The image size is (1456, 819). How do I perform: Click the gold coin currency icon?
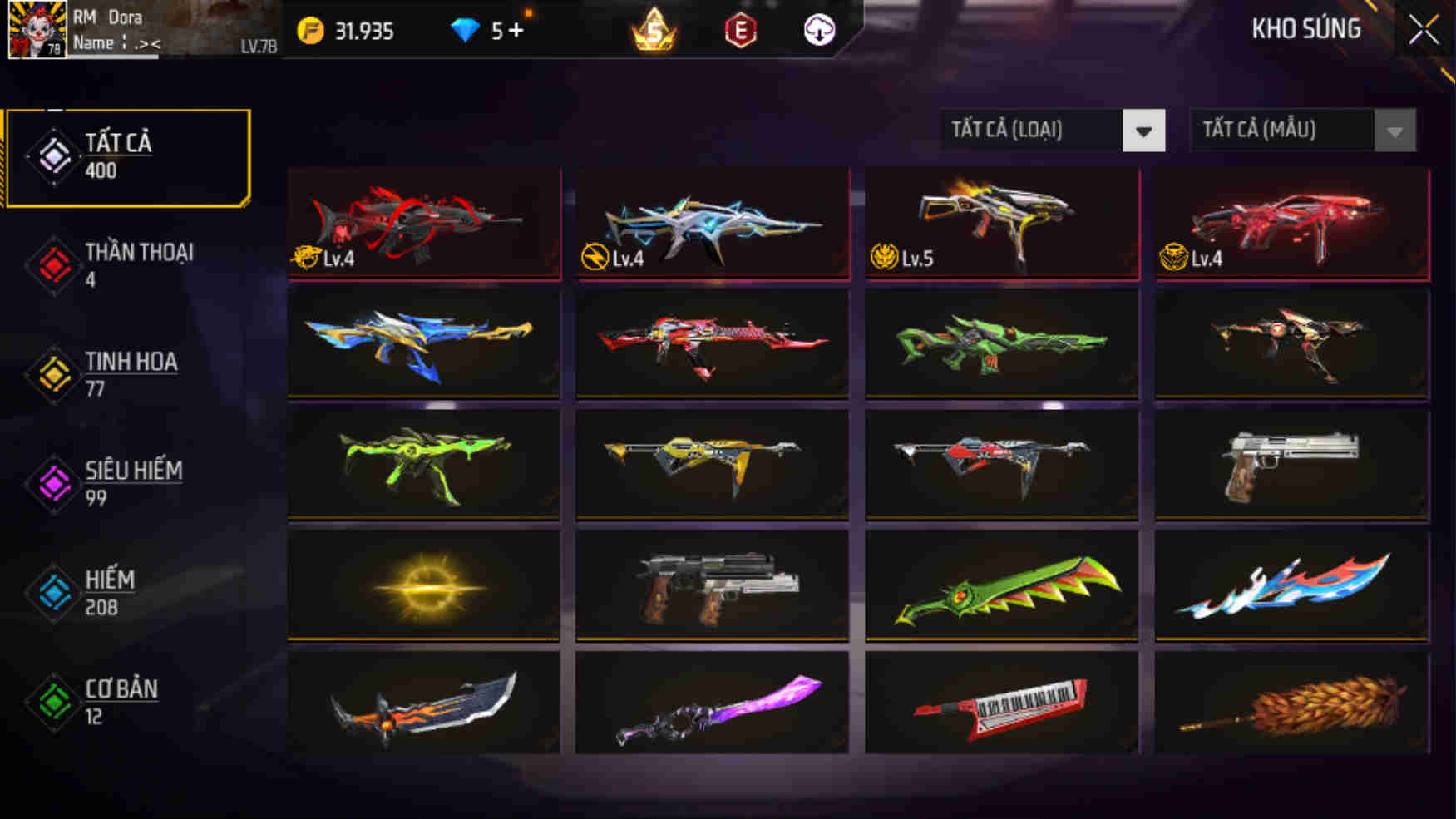tap(310, 27)
